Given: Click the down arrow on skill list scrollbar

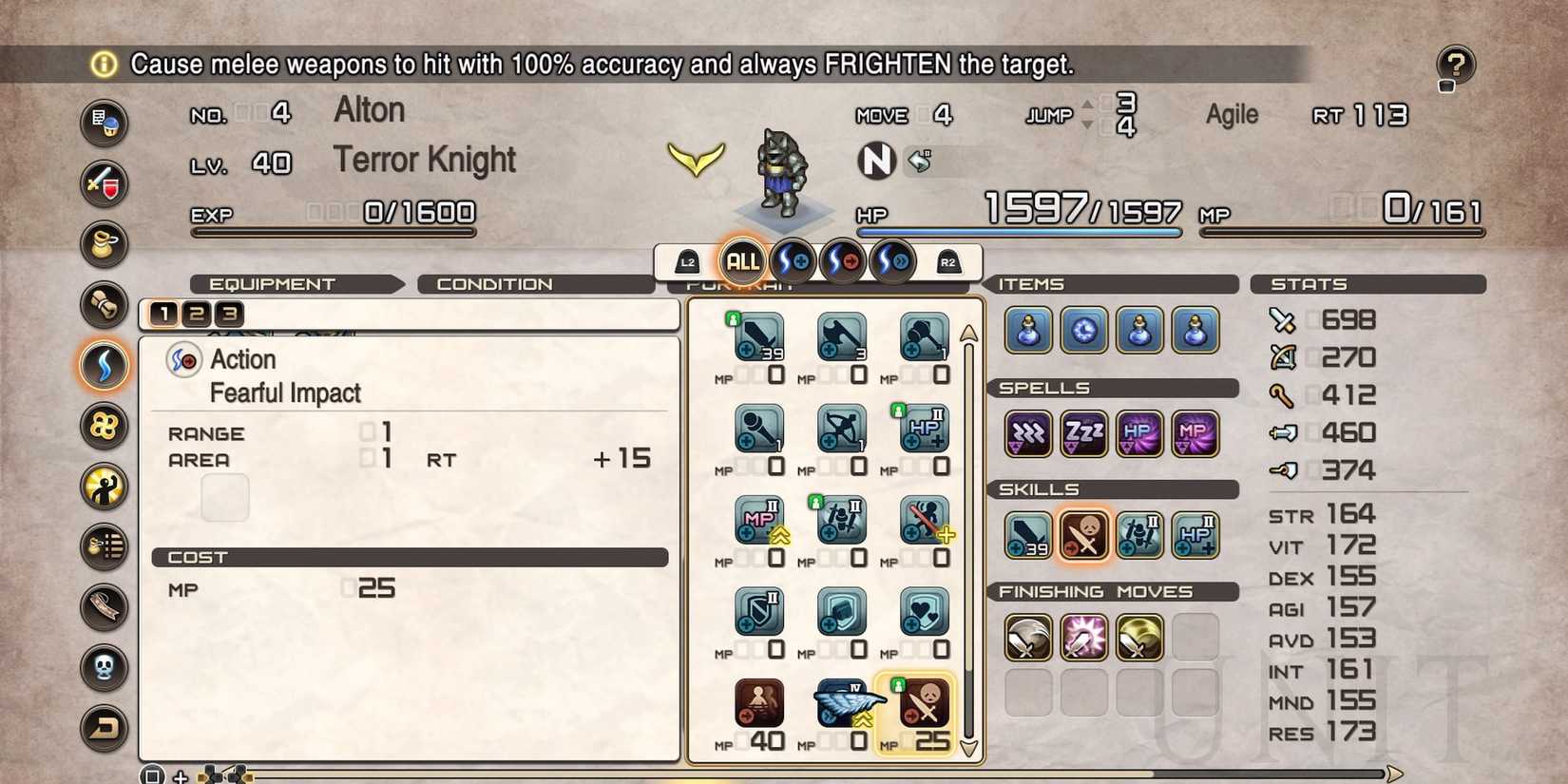Looking at the screenshot, I should point(968,750).
